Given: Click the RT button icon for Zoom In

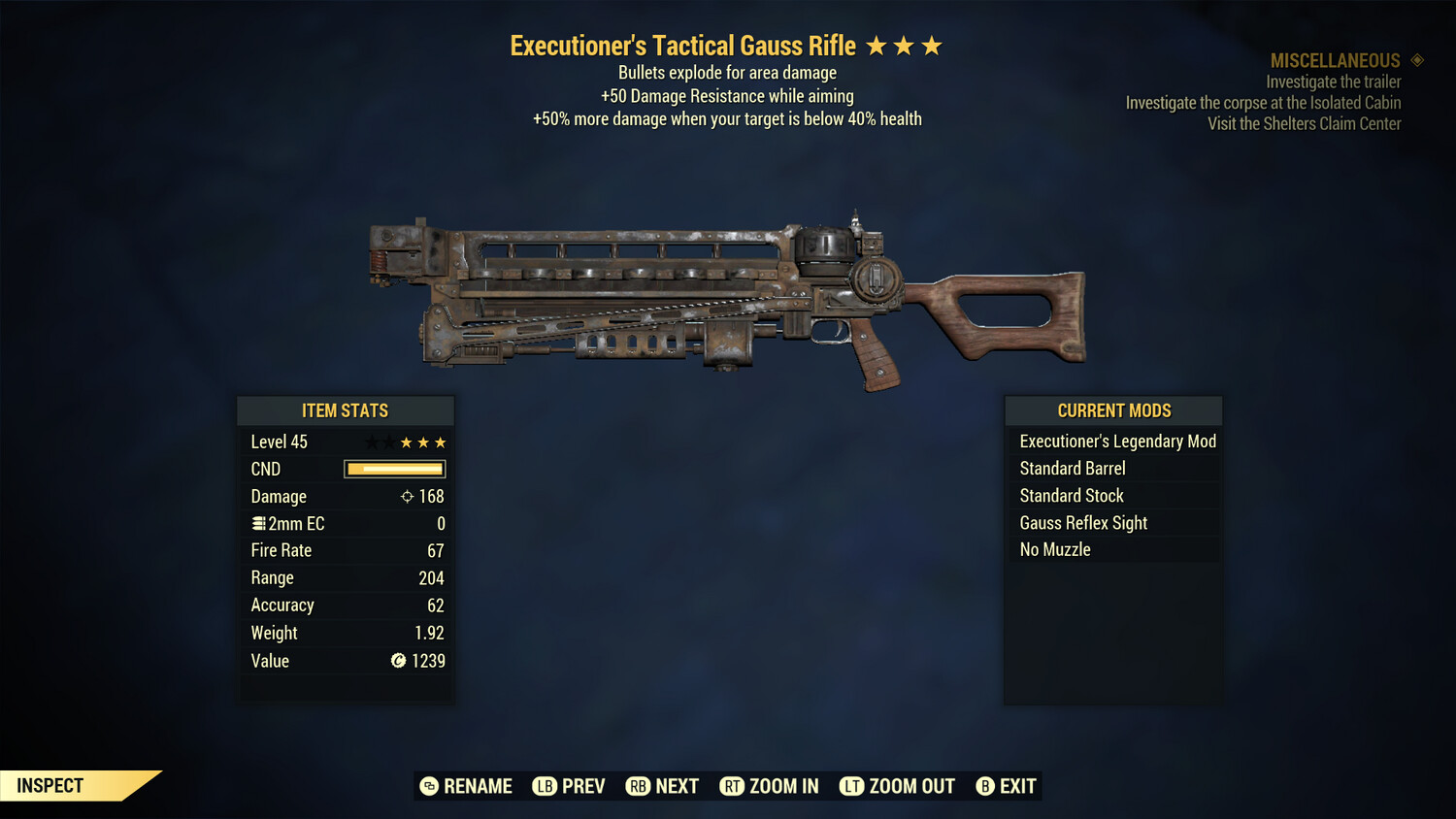Looking at the screenshot, I should pos(731,786).
